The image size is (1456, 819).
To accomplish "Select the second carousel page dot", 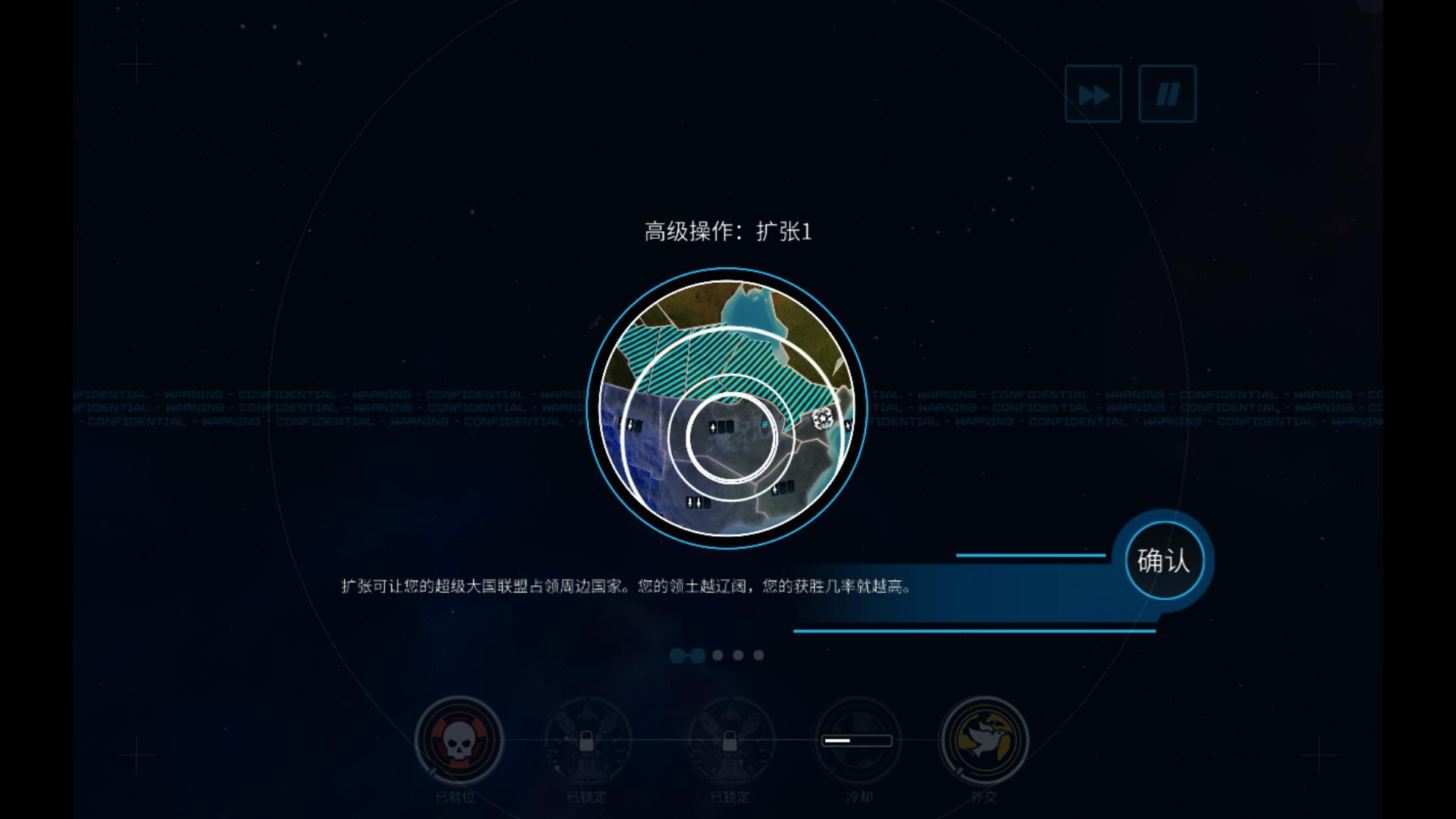I will coord(697,655).
